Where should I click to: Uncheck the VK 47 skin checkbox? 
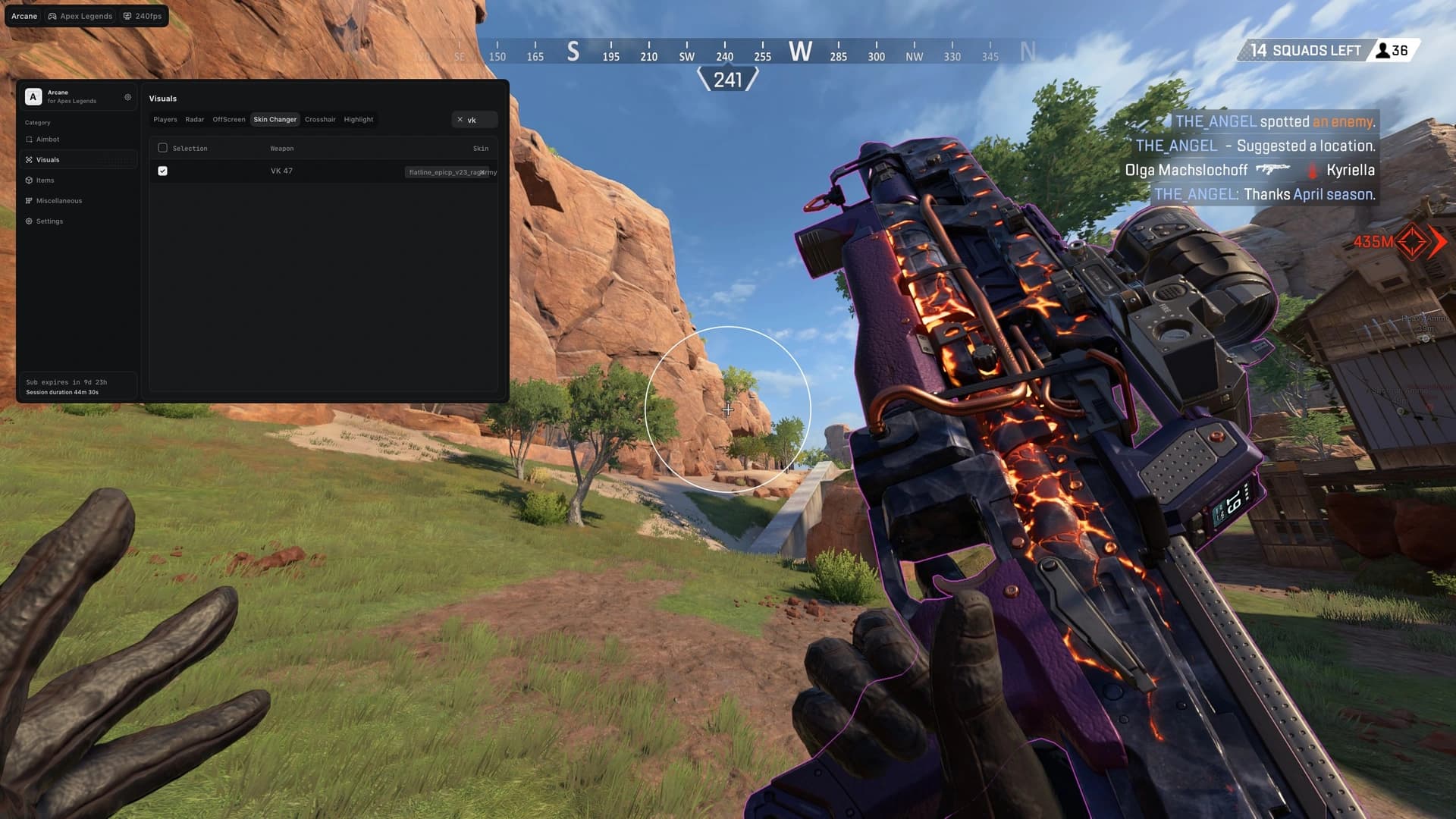tap(163, 171)
